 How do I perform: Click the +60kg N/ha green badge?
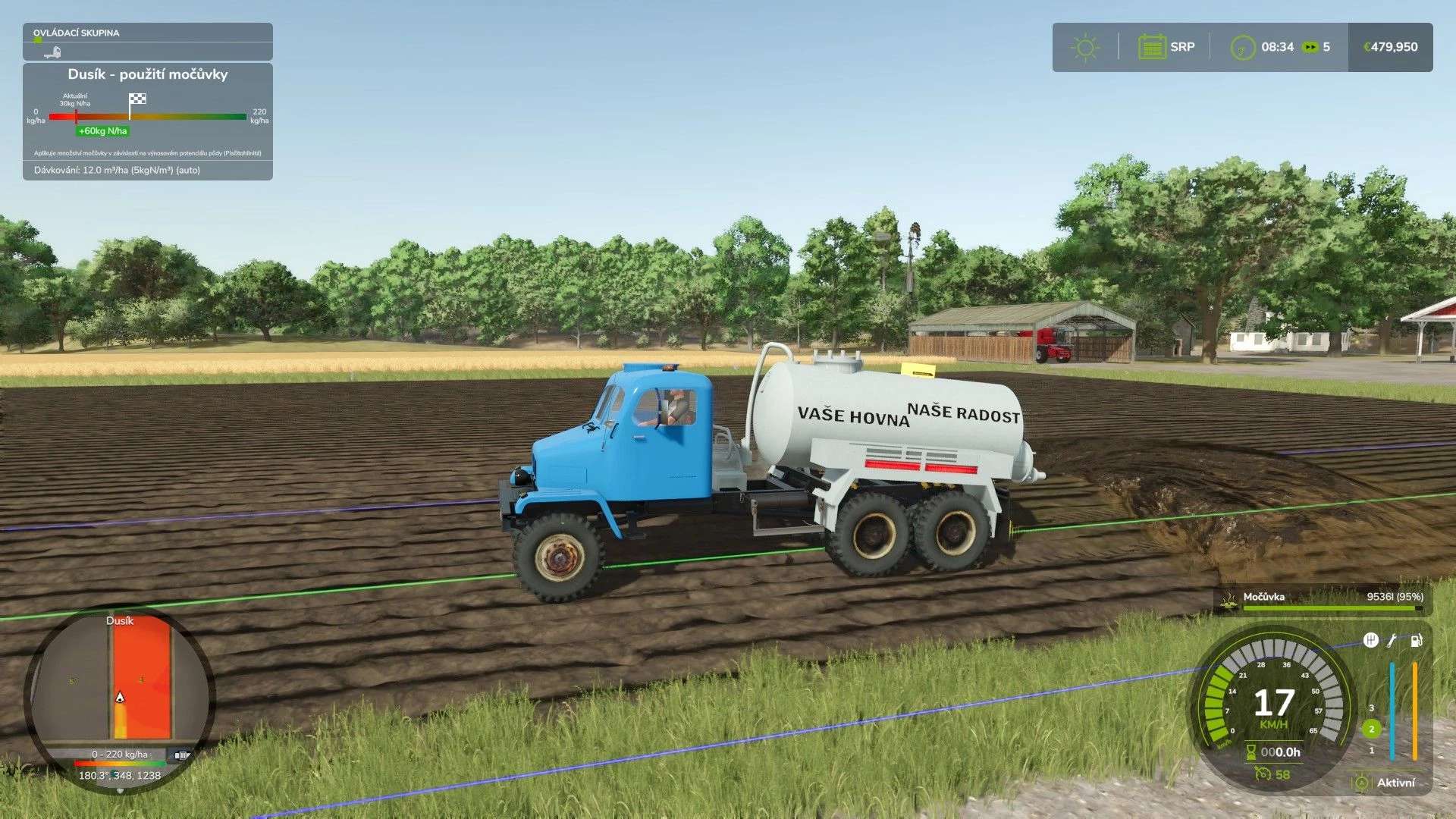(x=103, y=130)
